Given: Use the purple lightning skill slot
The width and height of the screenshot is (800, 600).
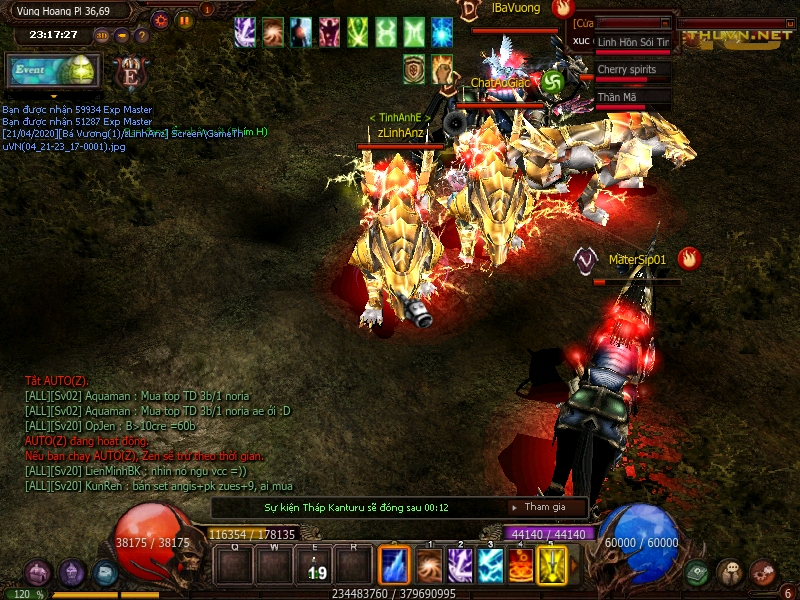Looking at the screenshot, I should (459, 566).
